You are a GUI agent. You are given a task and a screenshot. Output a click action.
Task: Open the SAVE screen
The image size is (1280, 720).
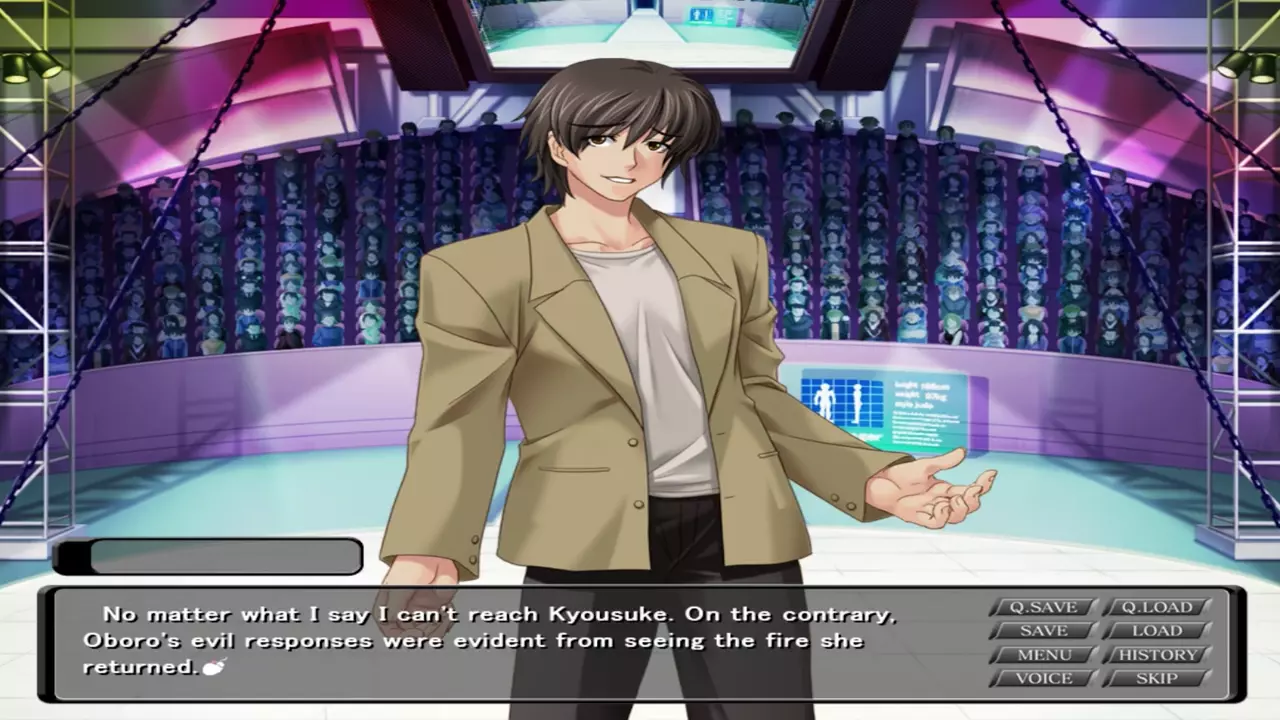[1043, 631]
